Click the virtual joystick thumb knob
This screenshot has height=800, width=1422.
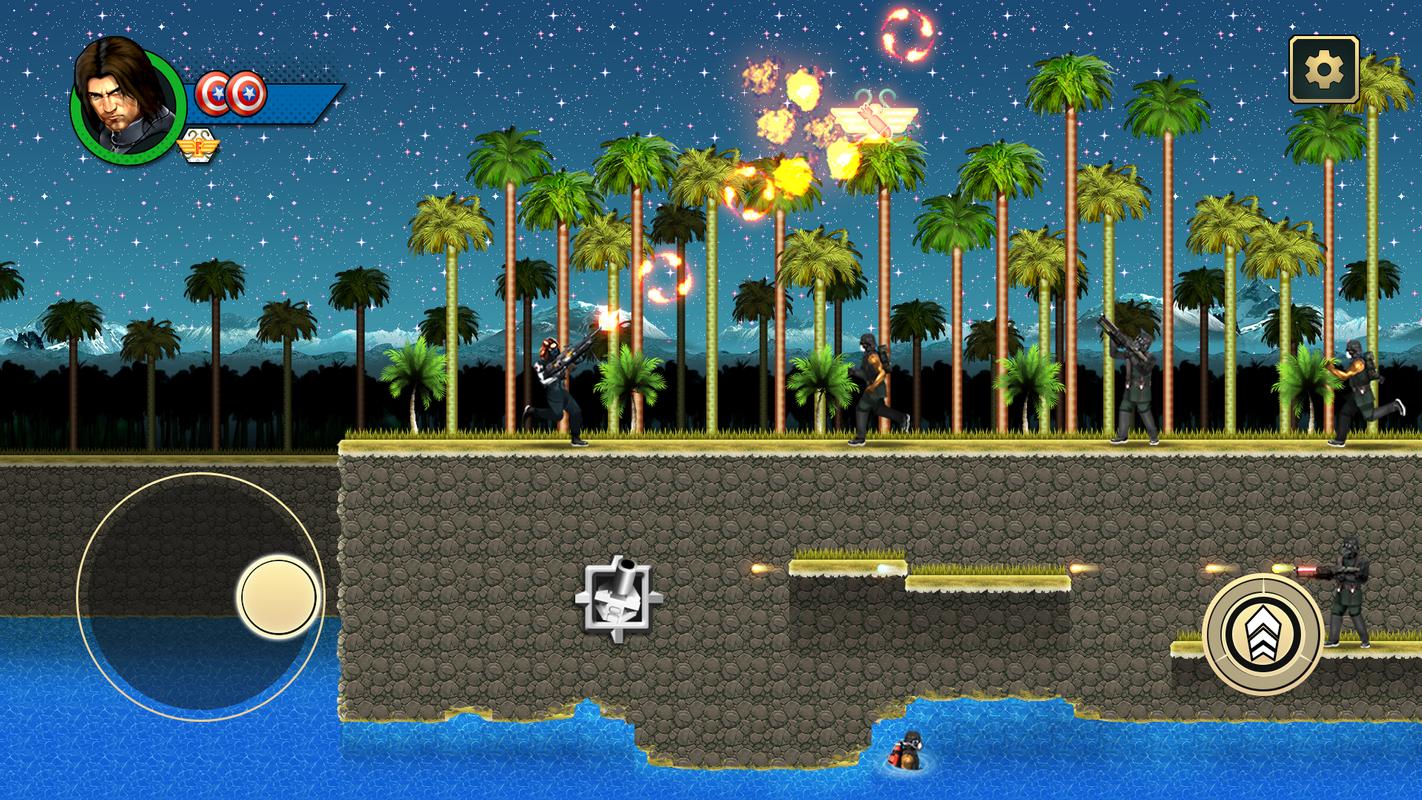click(279, 597)
